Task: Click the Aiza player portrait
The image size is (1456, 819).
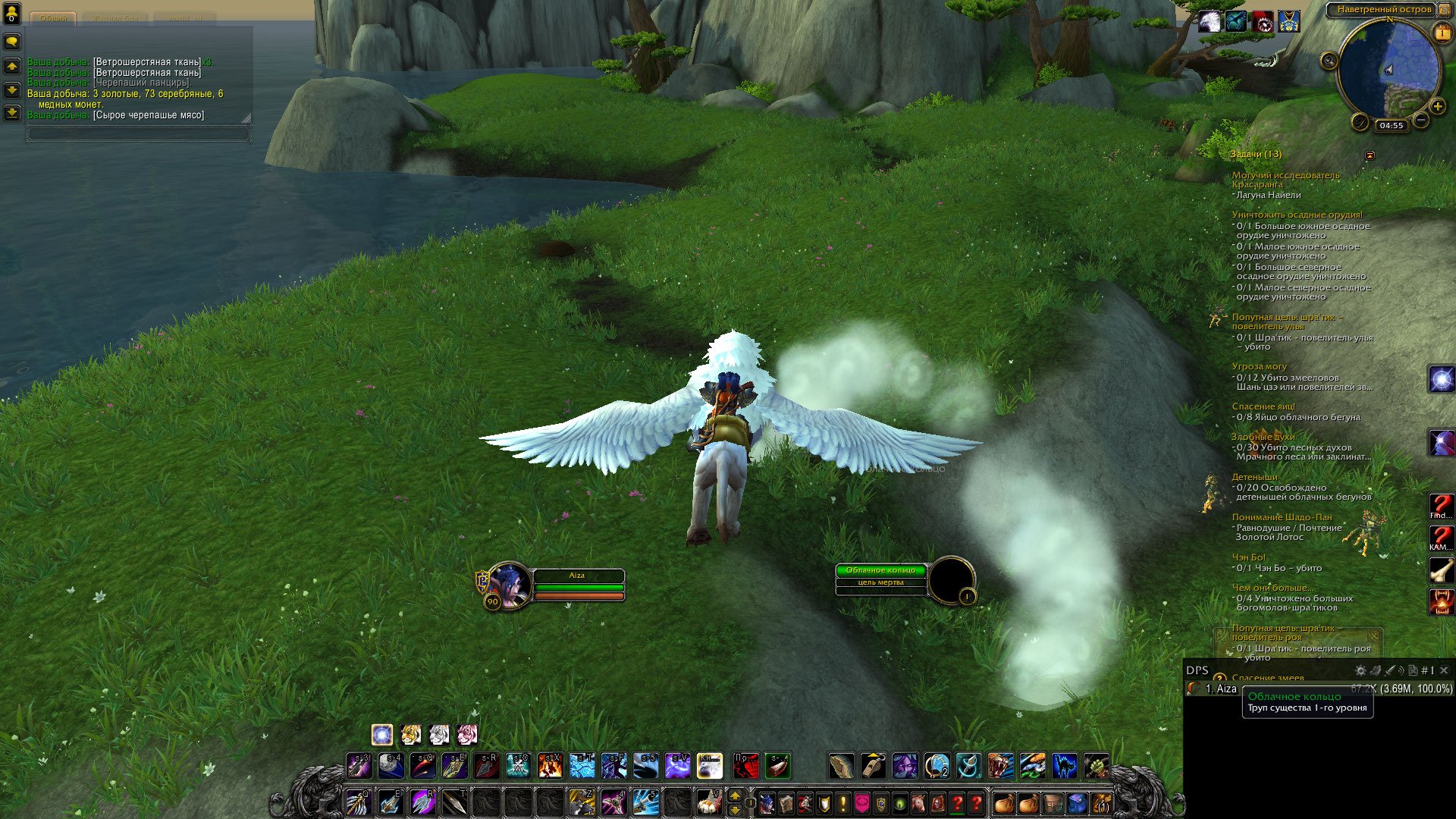Action: click(508, 585)
